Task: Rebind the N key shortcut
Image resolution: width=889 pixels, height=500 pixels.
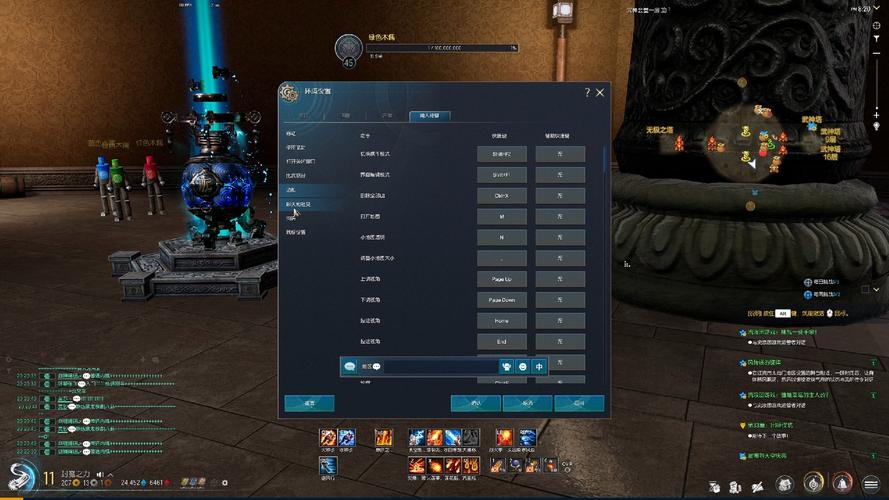Action: coord(501,237)
